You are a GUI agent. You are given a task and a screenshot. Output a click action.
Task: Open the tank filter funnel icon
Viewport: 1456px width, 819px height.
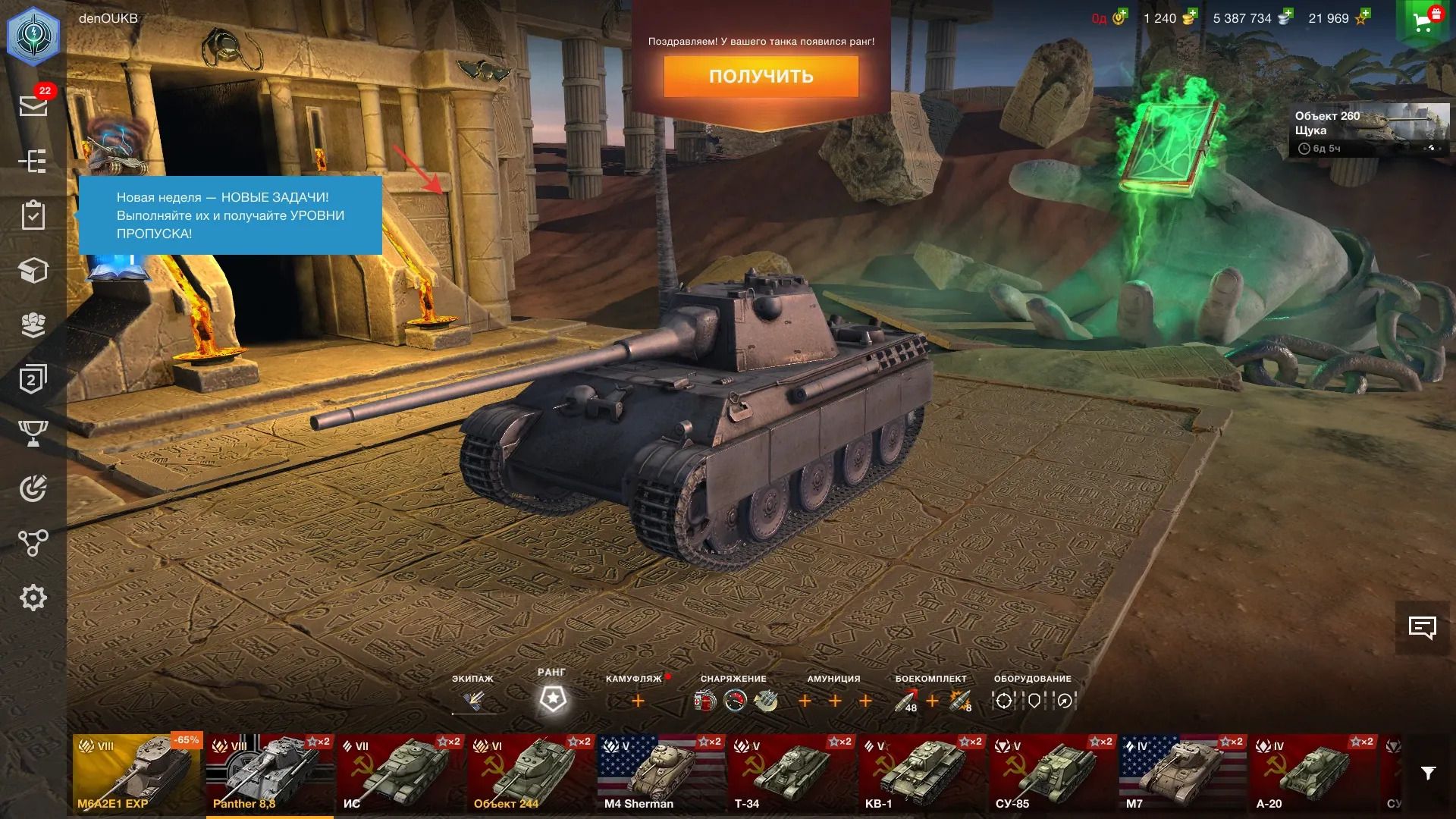1428,773
